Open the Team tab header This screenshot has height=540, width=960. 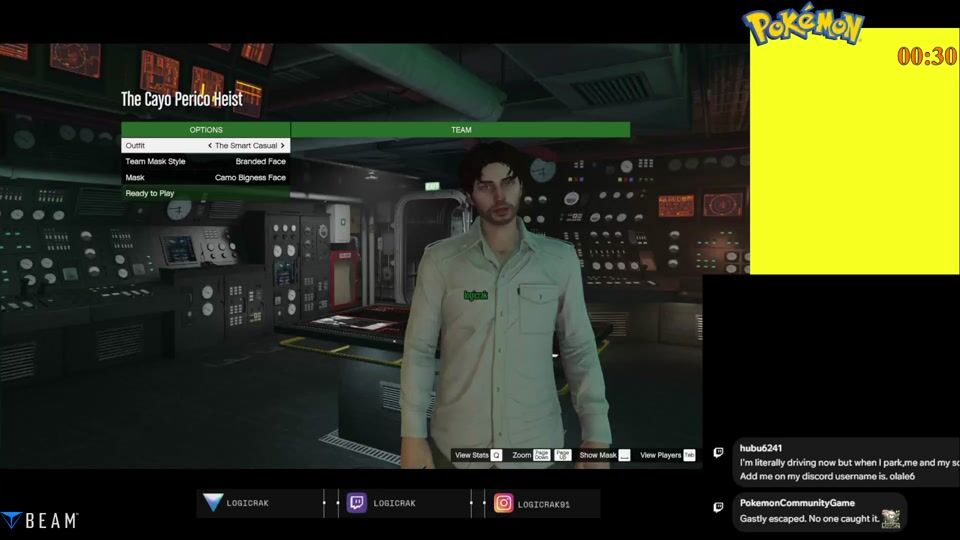461,130
